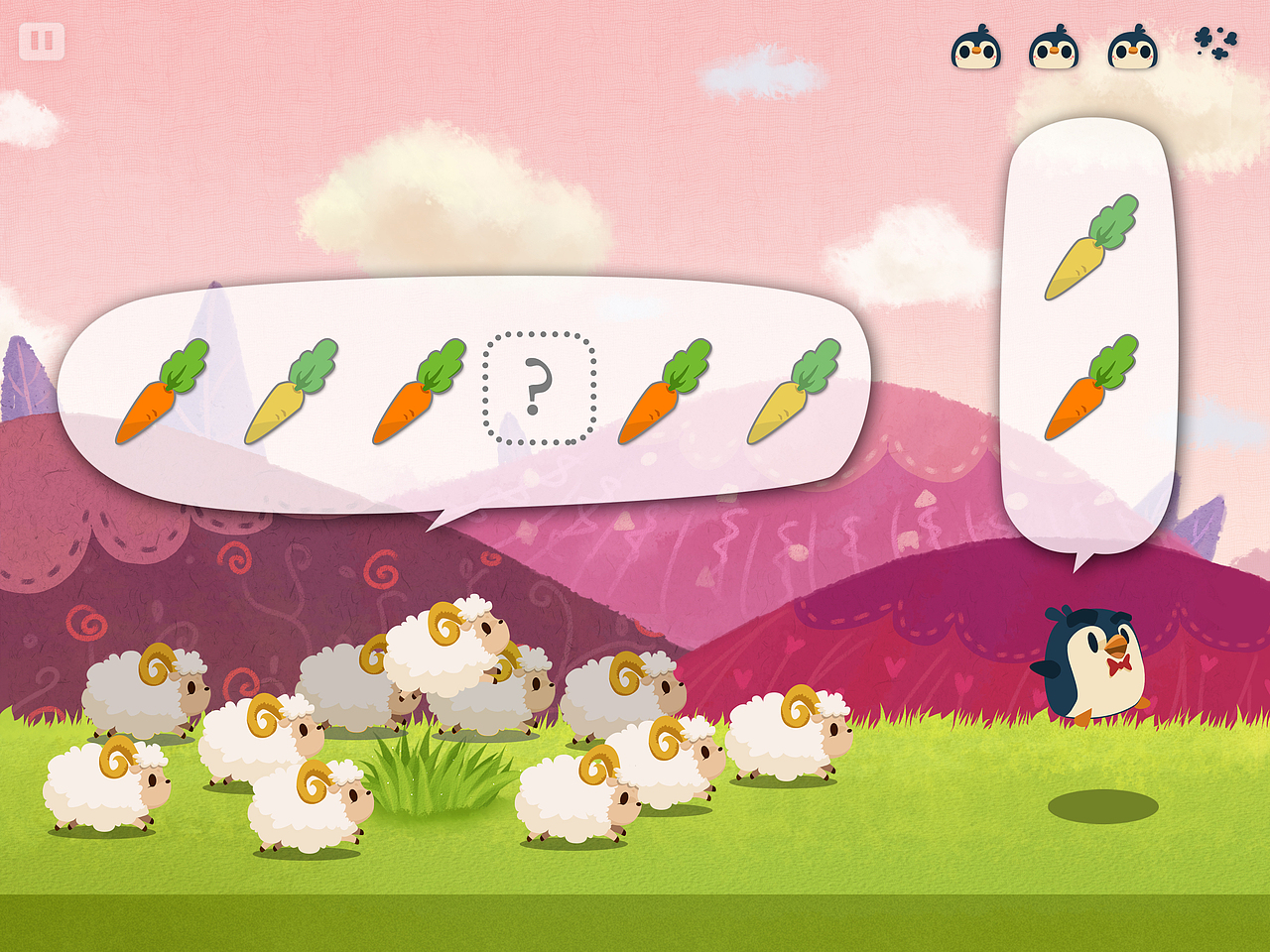Choose the yellow carrot answer option

pyautogui.click(x=1090, y=248)
